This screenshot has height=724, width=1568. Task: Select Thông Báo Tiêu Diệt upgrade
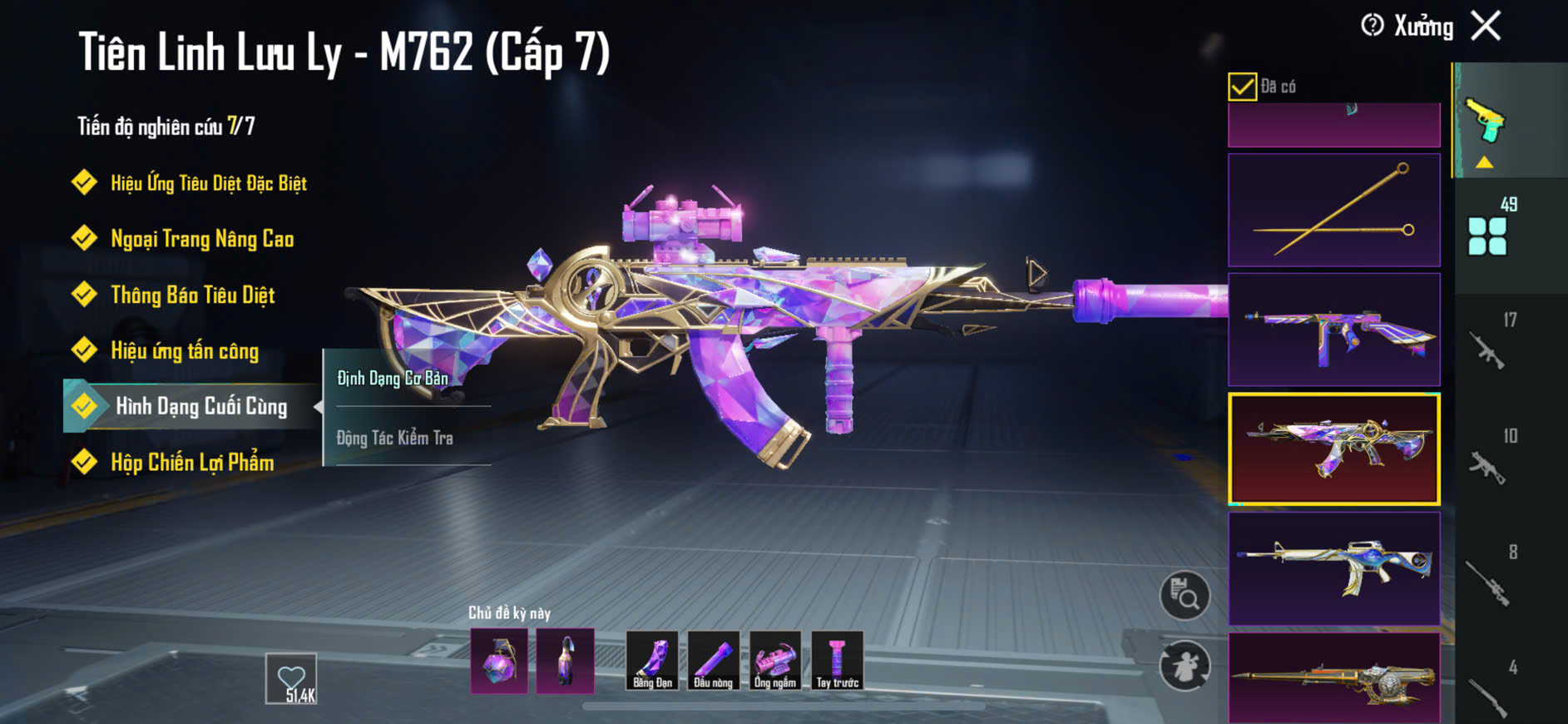[192, 295]
